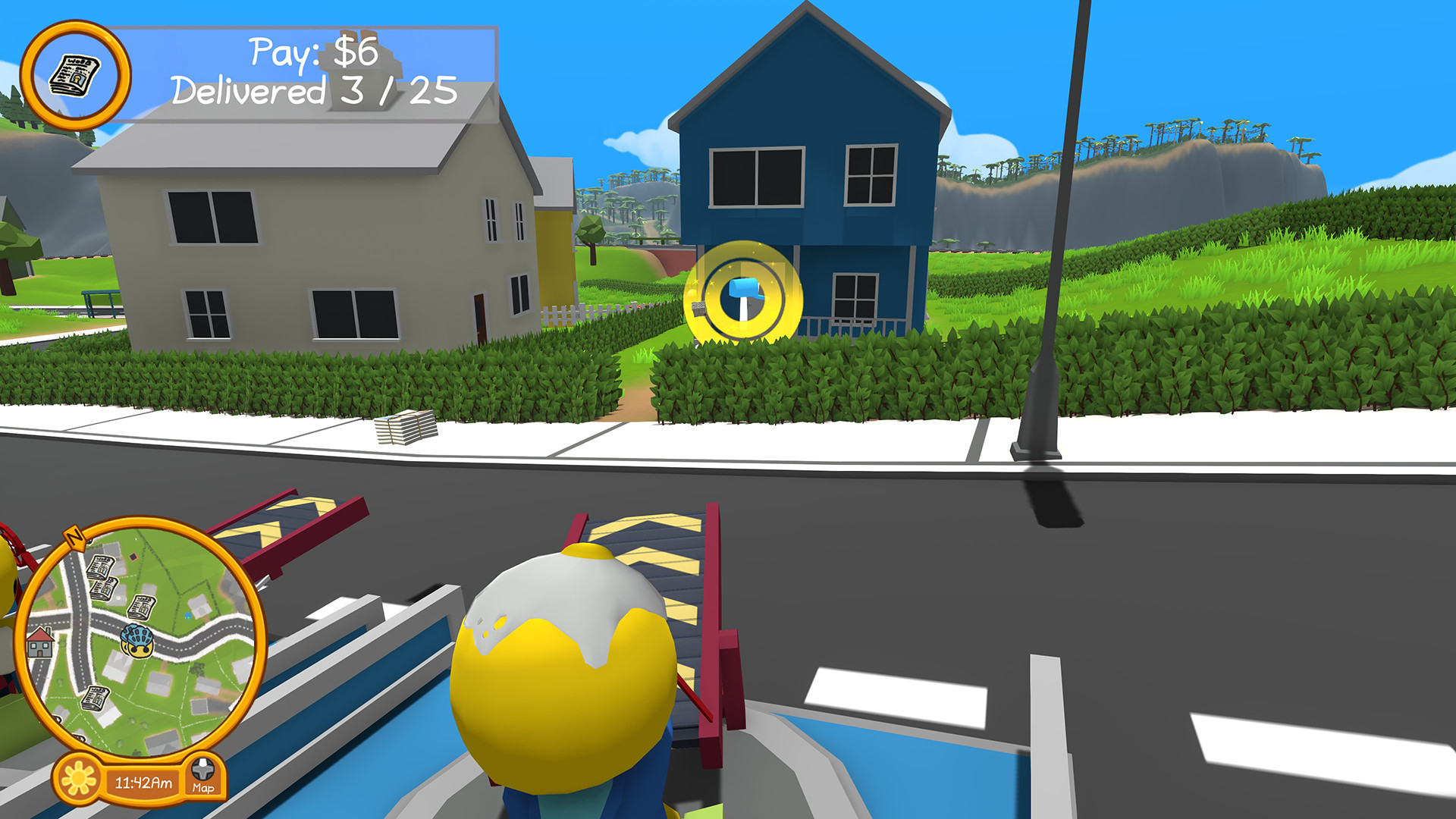Select the home icon on the minimap edge
This screenshot has height=819, width=1456.
[39, 643]
